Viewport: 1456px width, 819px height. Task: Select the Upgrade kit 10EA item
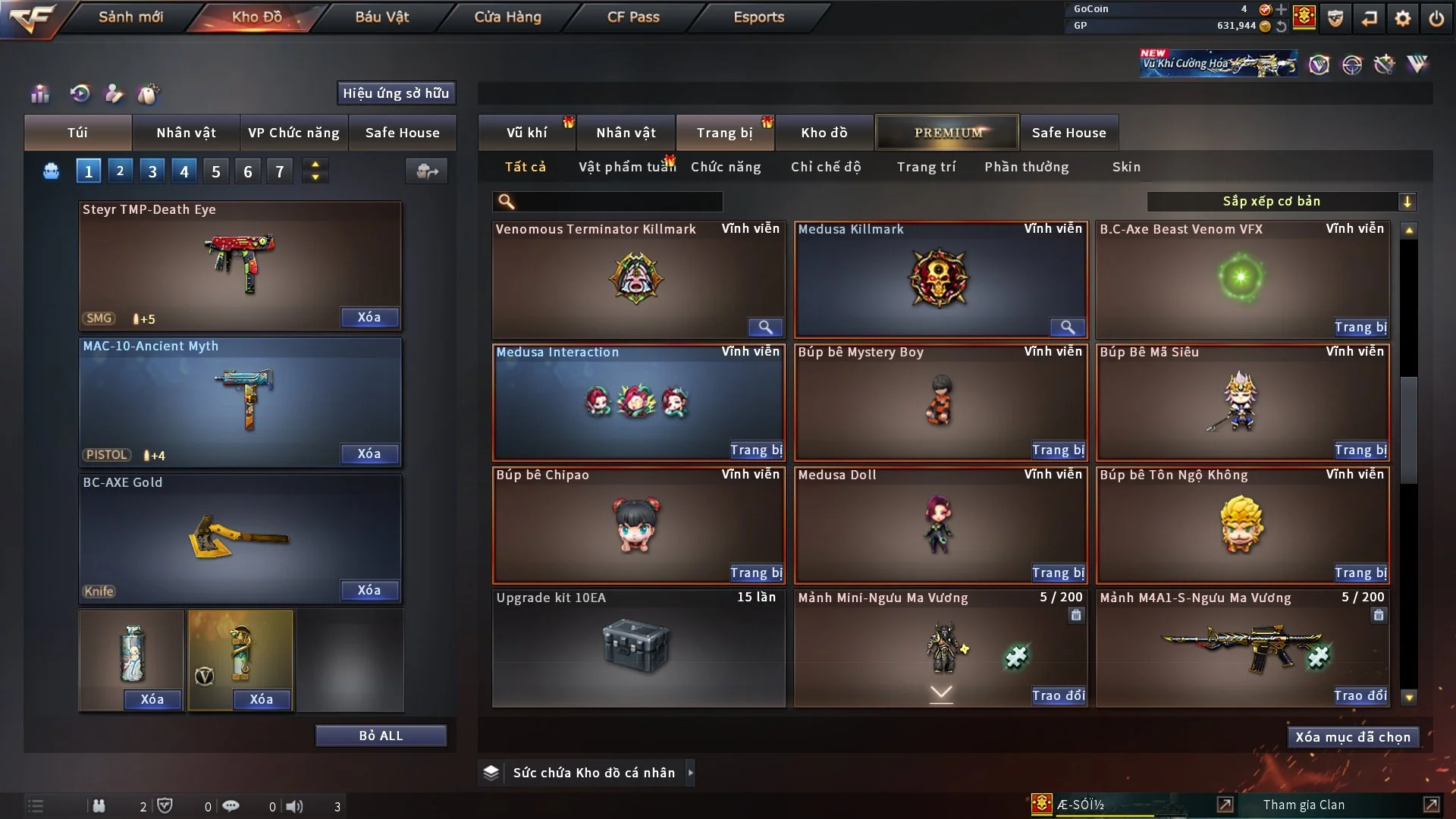[638, 648]
